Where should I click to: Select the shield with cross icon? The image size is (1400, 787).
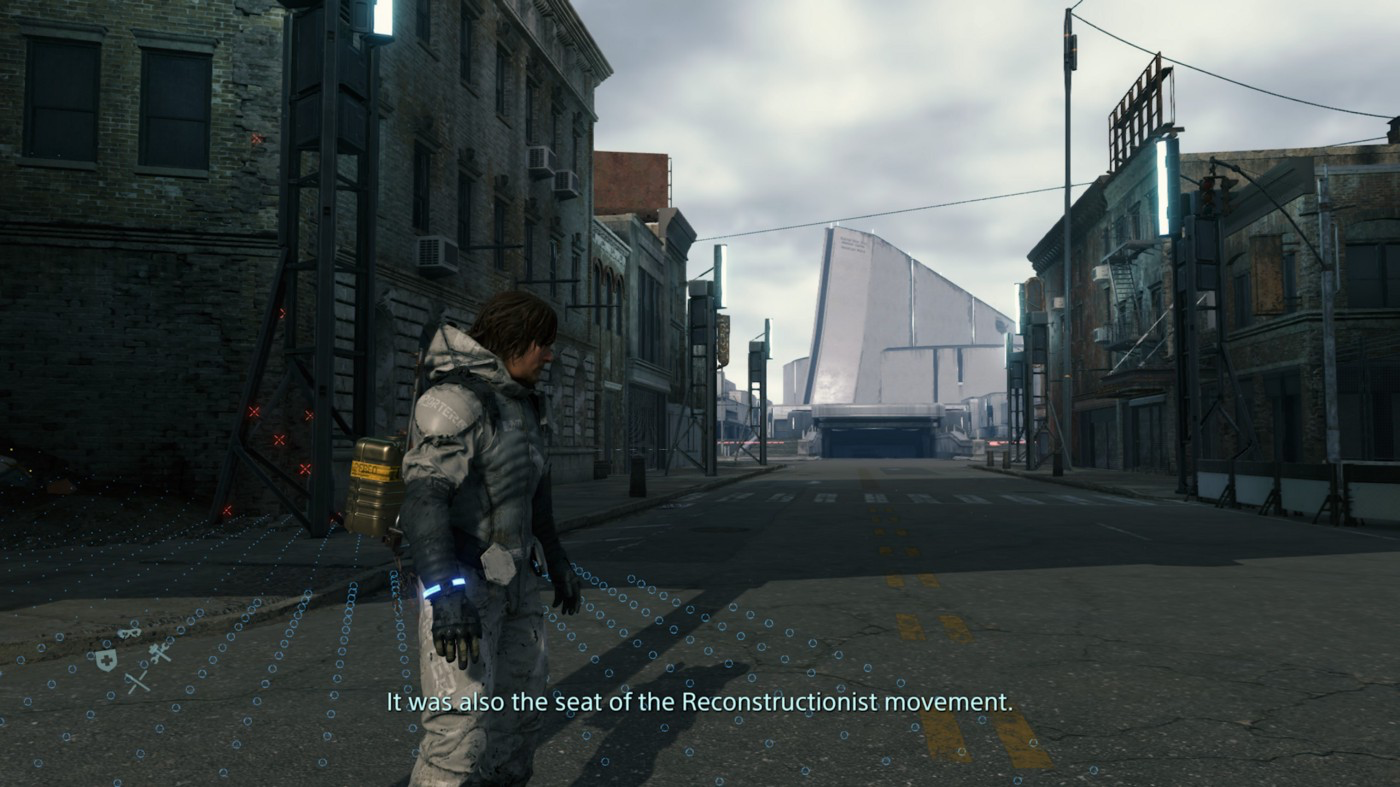tap(105, 659)
